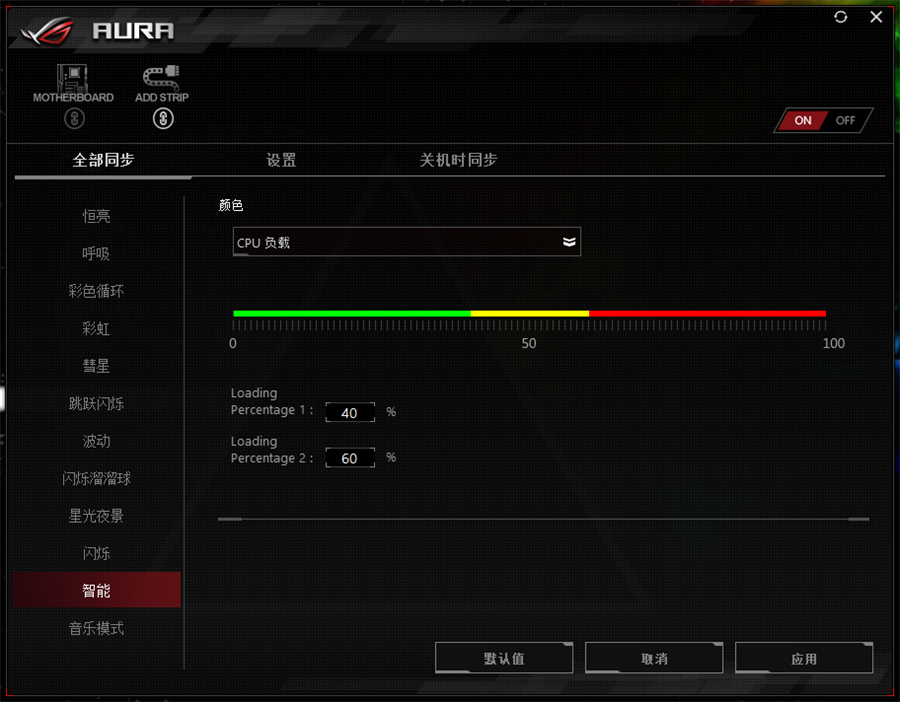Click the 默认值 button

point(504,659)
